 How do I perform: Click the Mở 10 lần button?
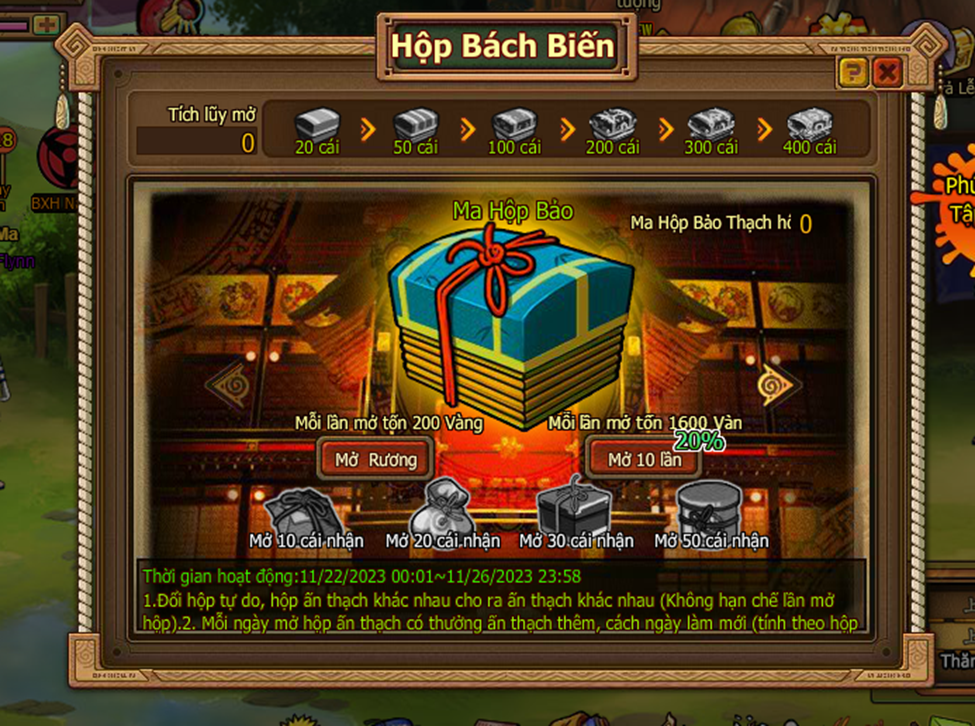[x=645, y=459]
